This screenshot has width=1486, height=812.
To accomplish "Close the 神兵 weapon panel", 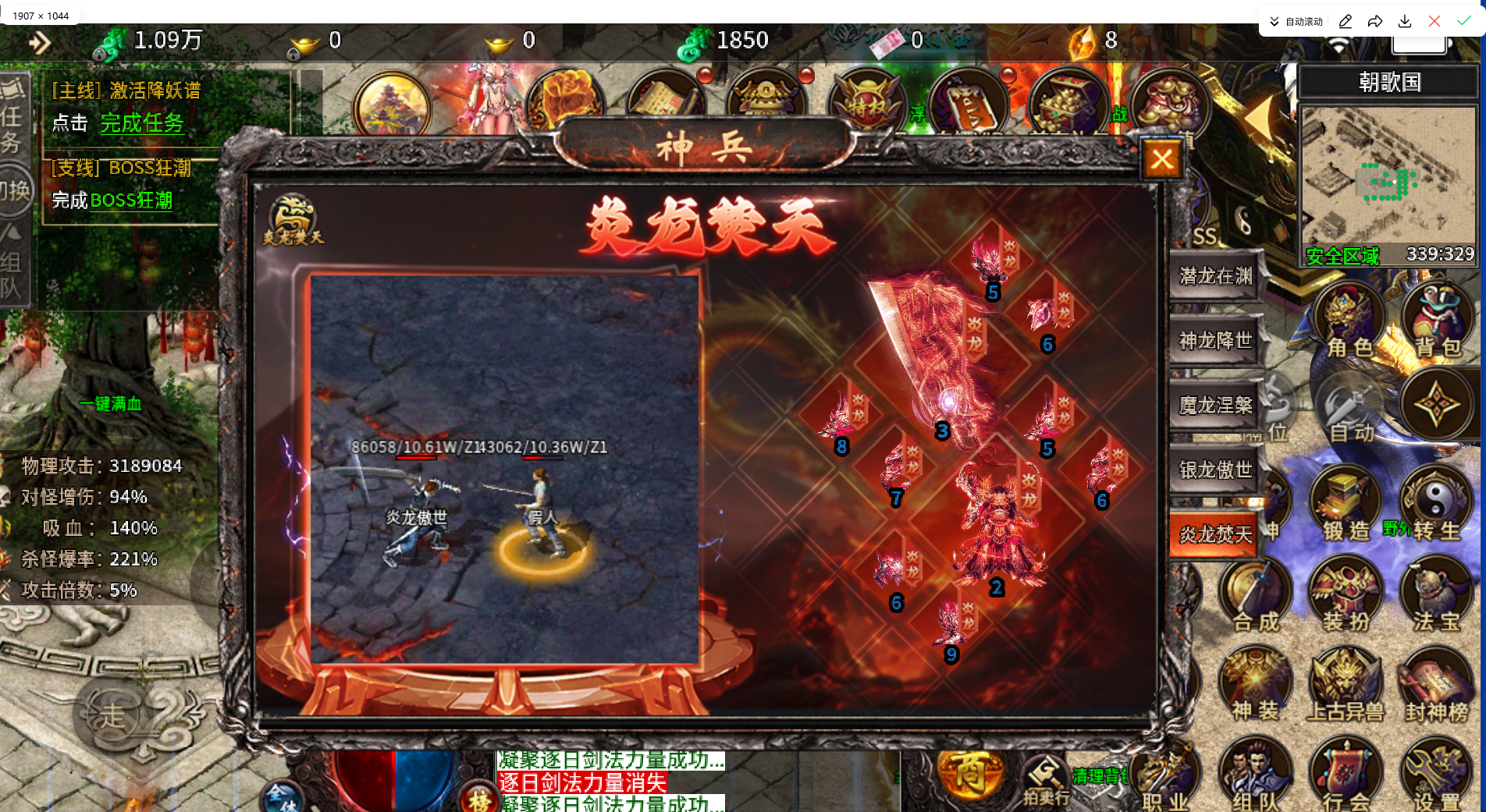I will click(x=1161, y=160).
